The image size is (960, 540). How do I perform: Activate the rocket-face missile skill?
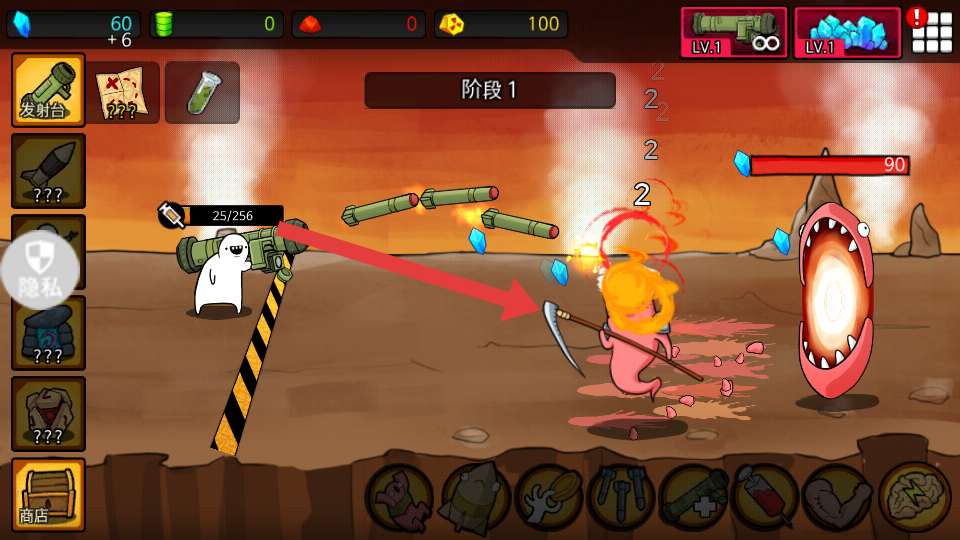(x=476, y=497)
